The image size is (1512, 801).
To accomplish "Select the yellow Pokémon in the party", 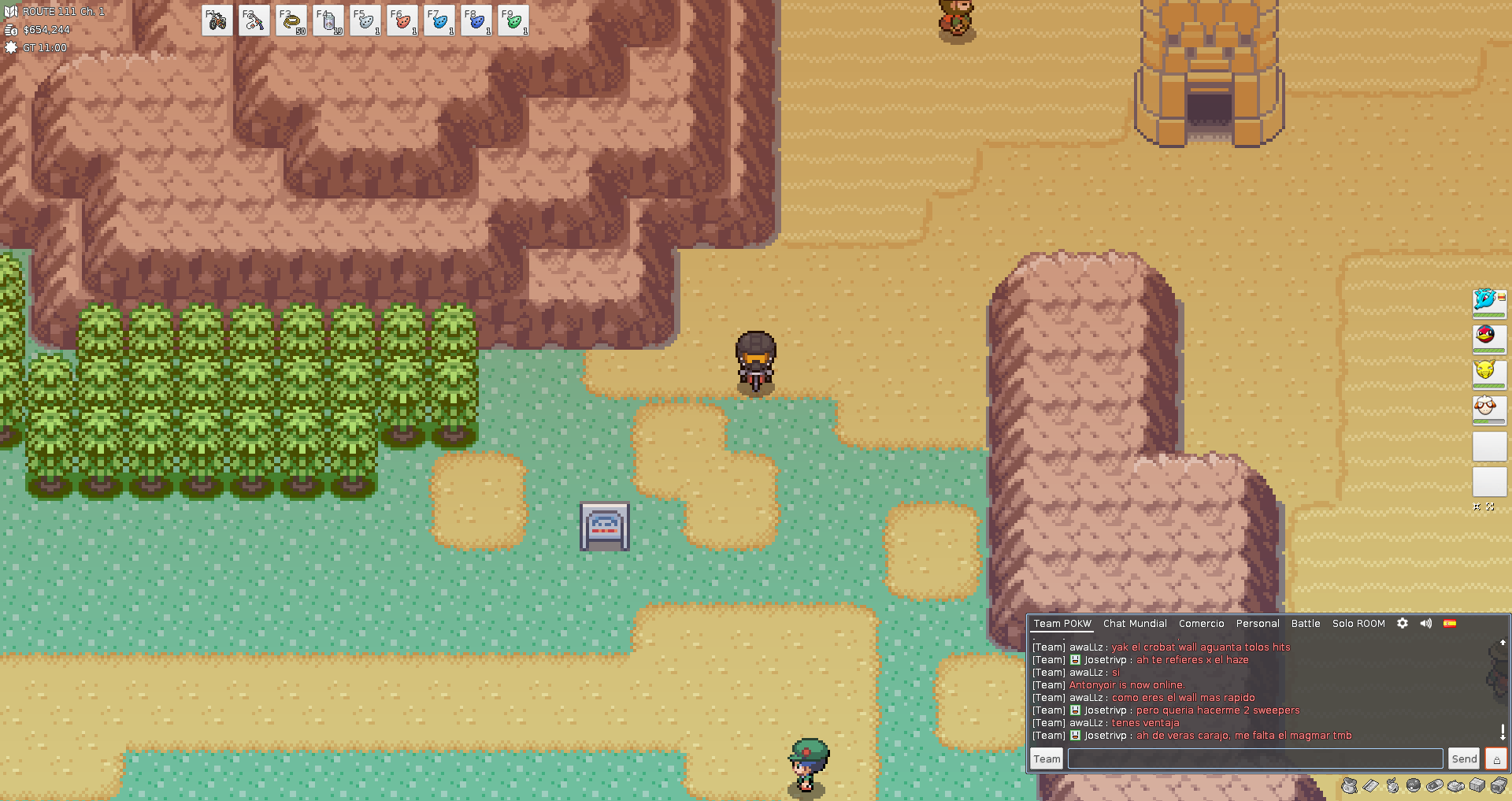I will [1488, 372].
